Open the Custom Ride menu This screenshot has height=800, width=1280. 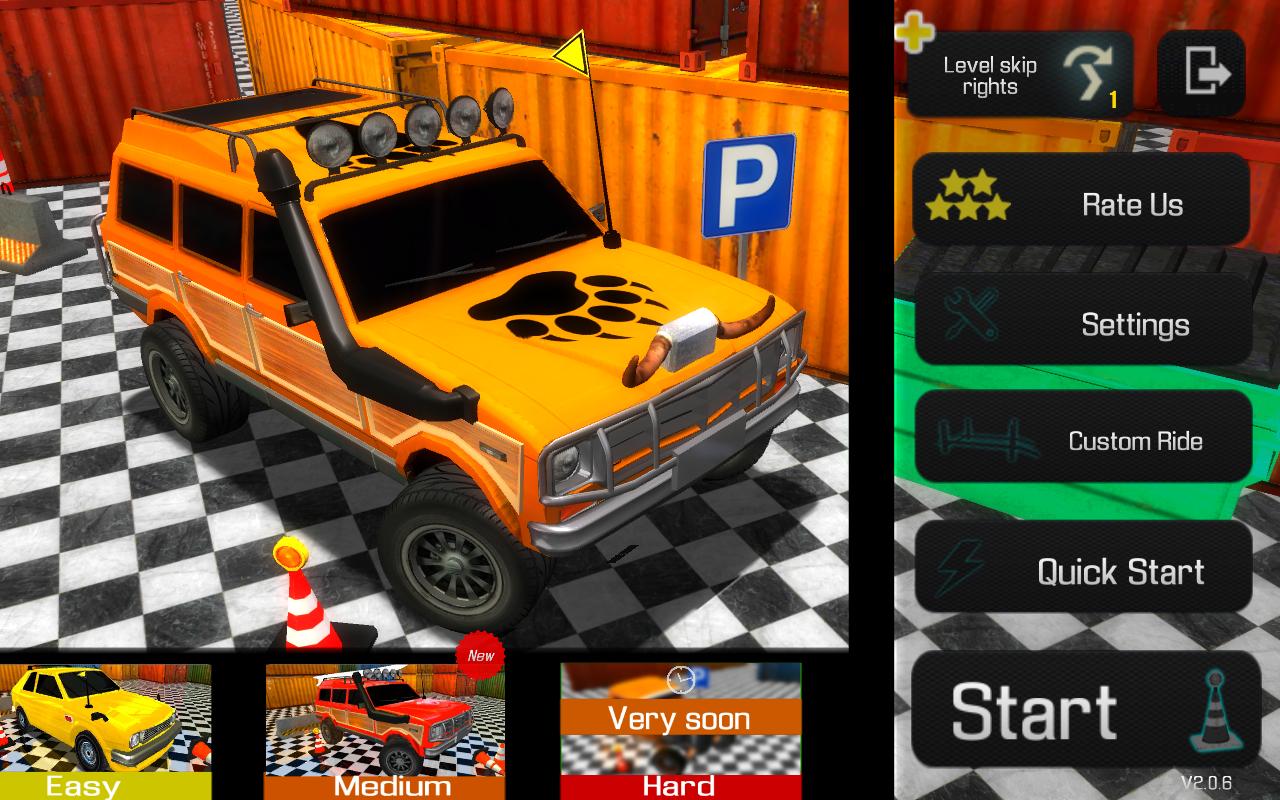[x=1083, y=440]
